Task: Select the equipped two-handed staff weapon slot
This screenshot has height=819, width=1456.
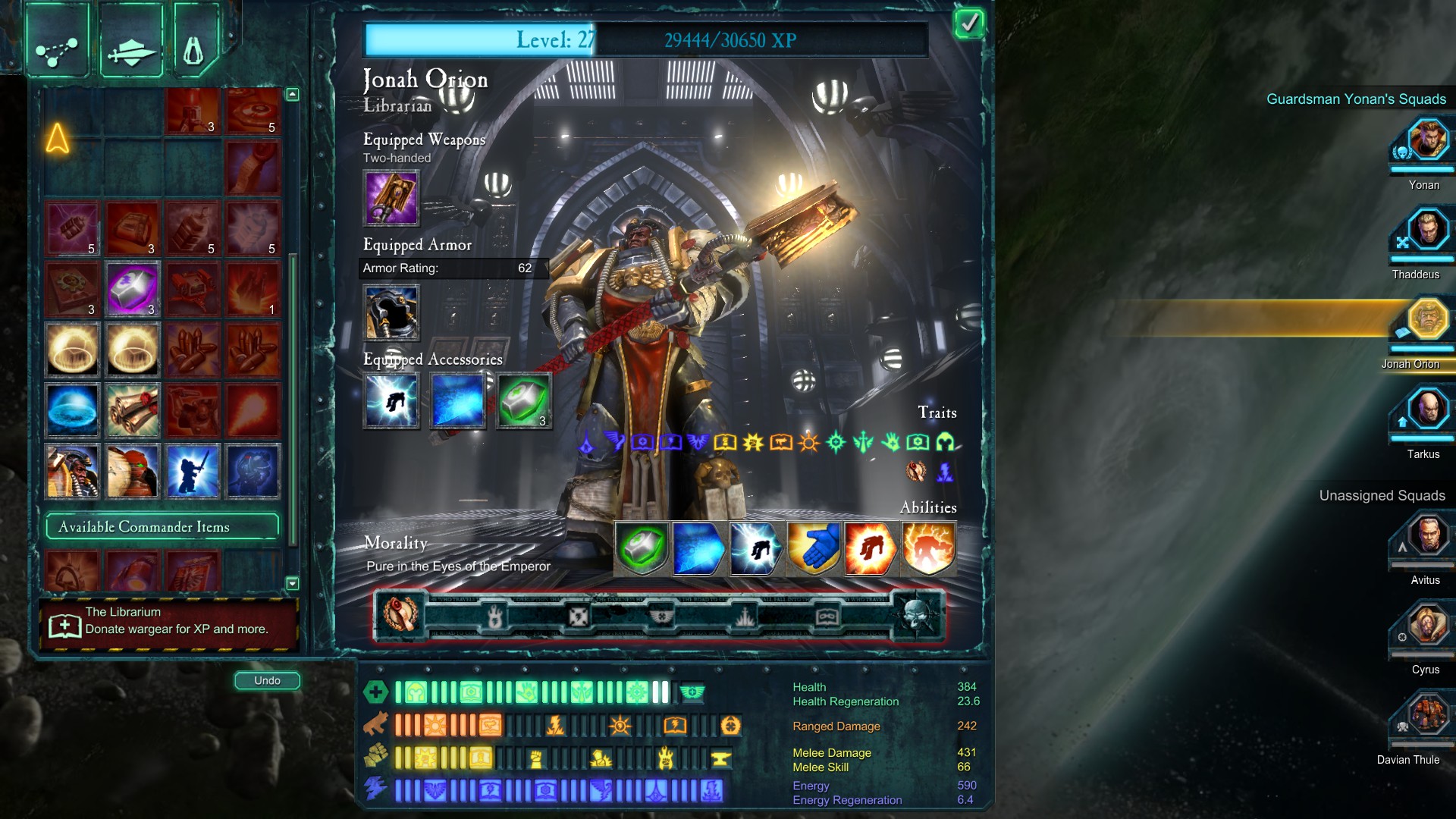Action: [391, 198]
